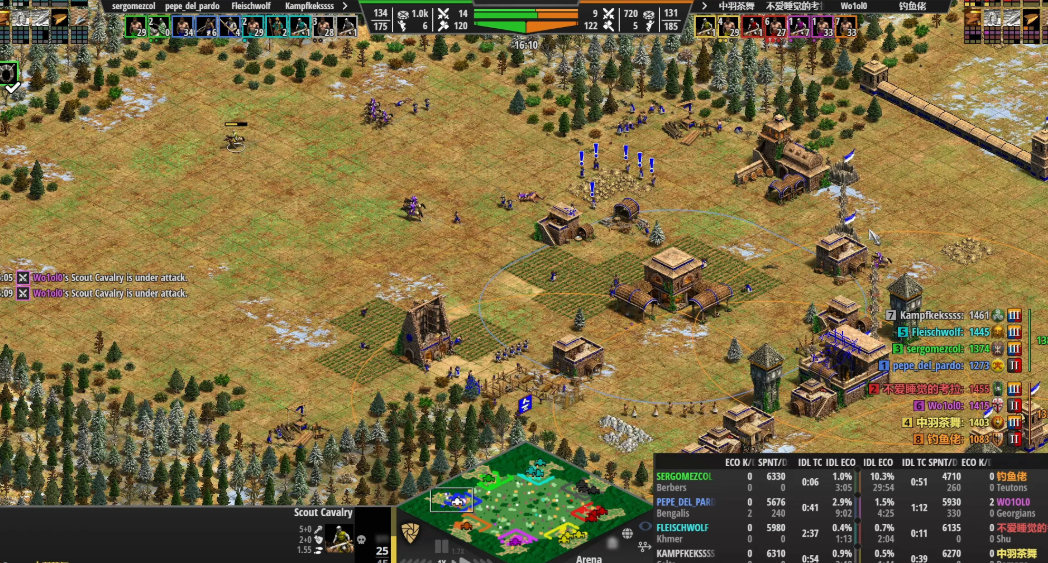
Task: Select the Wo1ol0 tab in the top bar
Action: [x=854, y=6]
